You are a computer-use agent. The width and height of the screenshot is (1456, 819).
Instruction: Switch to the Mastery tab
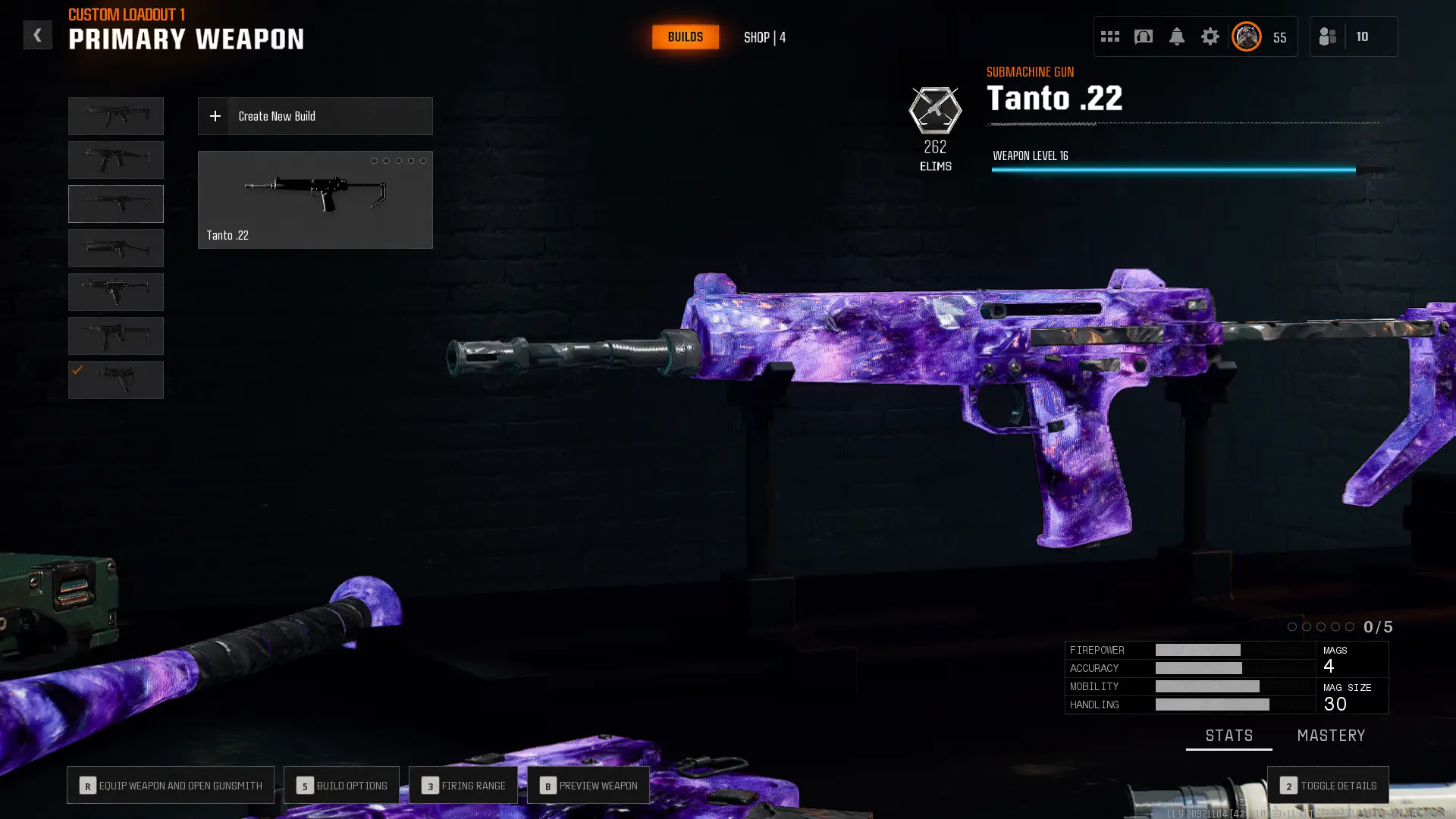[1331, 735]
